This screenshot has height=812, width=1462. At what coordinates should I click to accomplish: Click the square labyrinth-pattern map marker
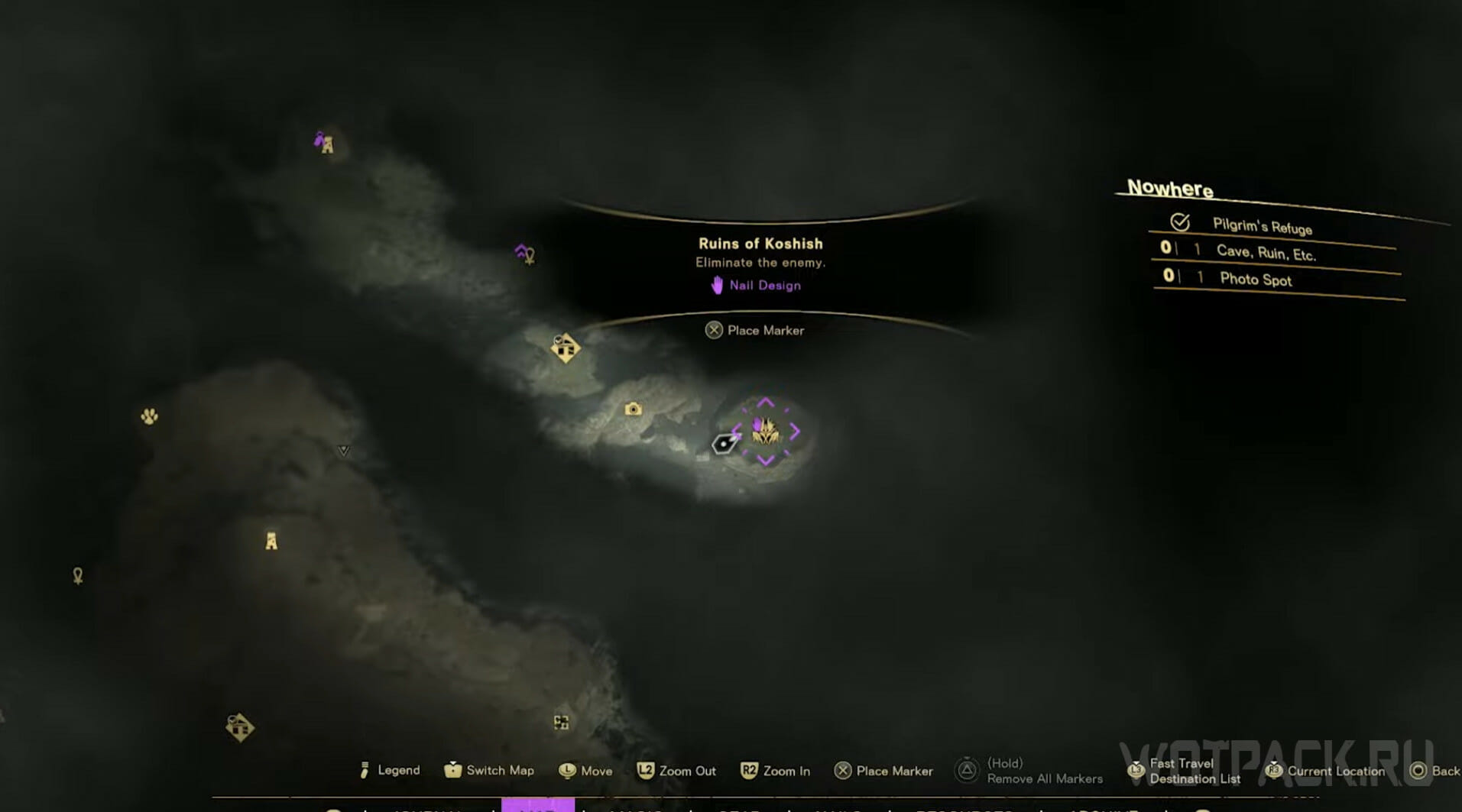[x=561, y=722]
